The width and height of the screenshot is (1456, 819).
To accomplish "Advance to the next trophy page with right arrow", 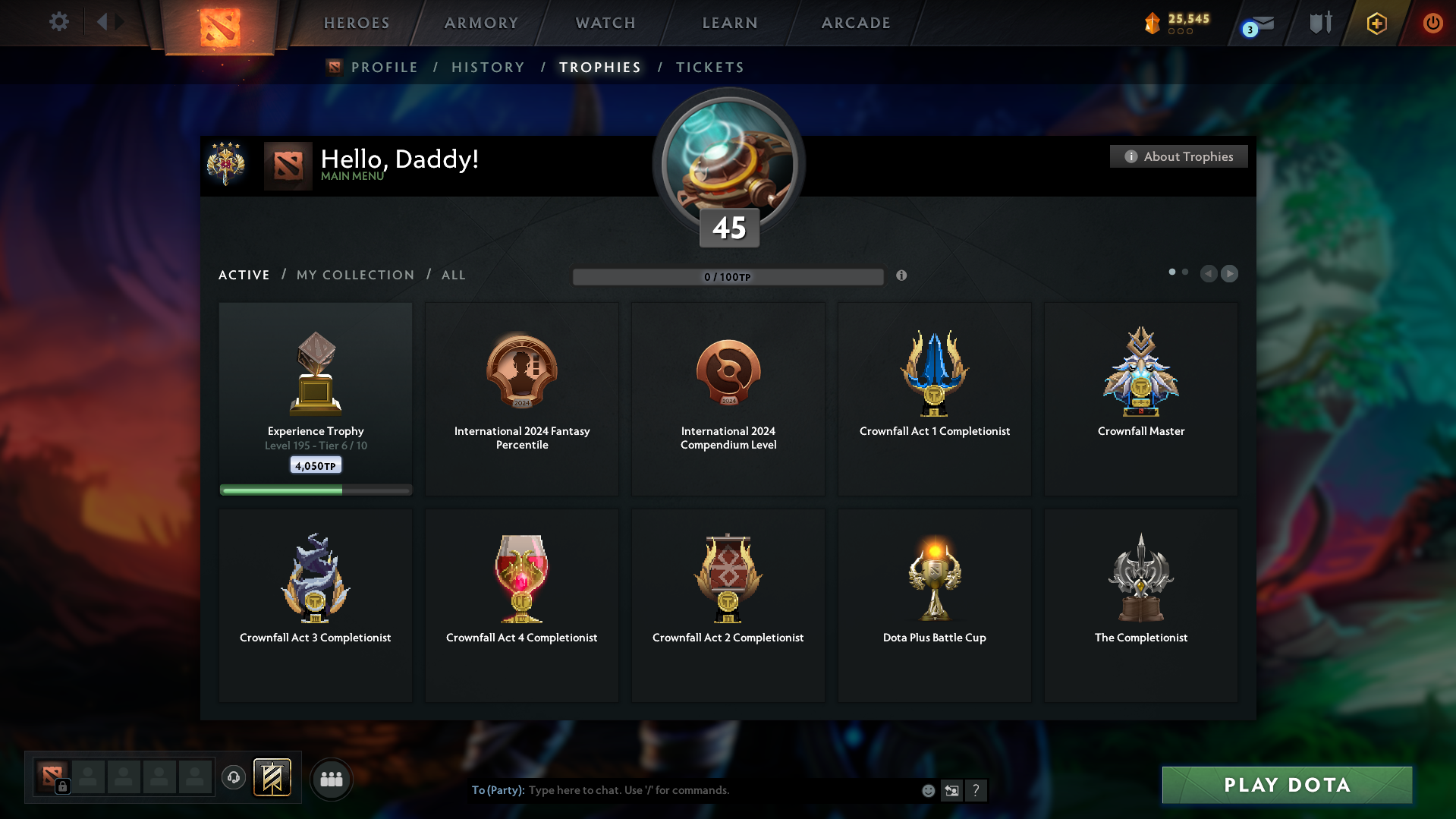I will (1230, 273).
